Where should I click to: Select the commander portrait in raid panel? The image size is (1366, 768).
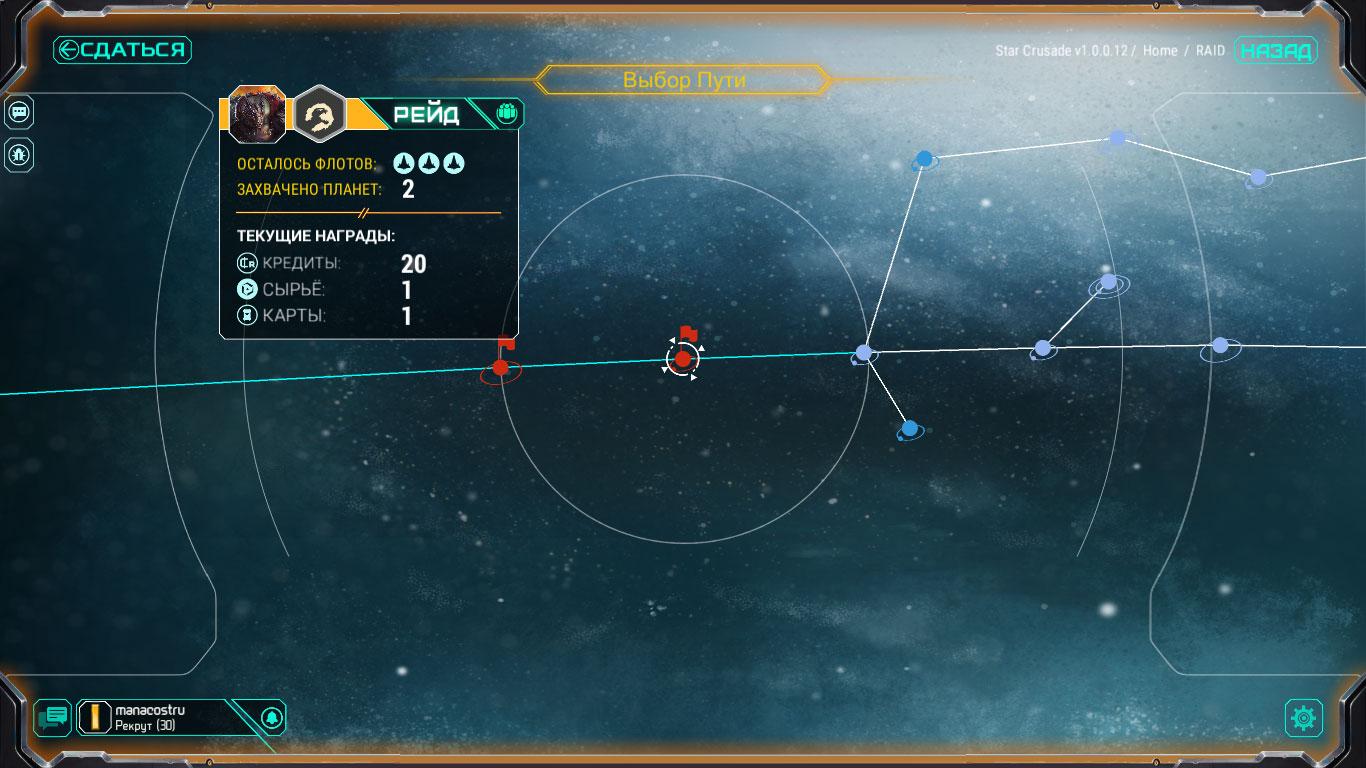[x=258, y=115]
